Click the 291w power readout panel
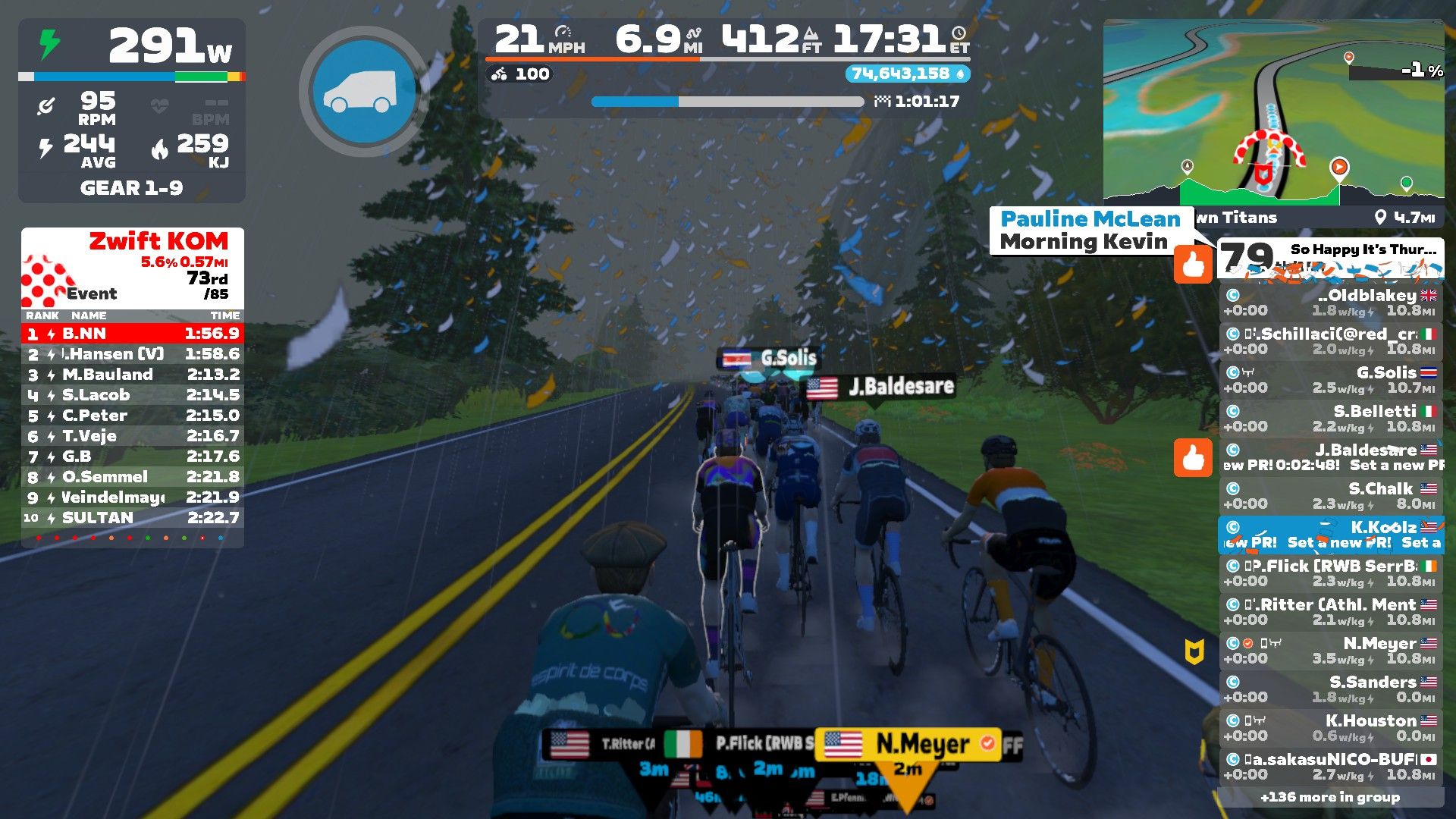Image resolution: width=1456 pixels, height=819 pixels. point(132,45)
